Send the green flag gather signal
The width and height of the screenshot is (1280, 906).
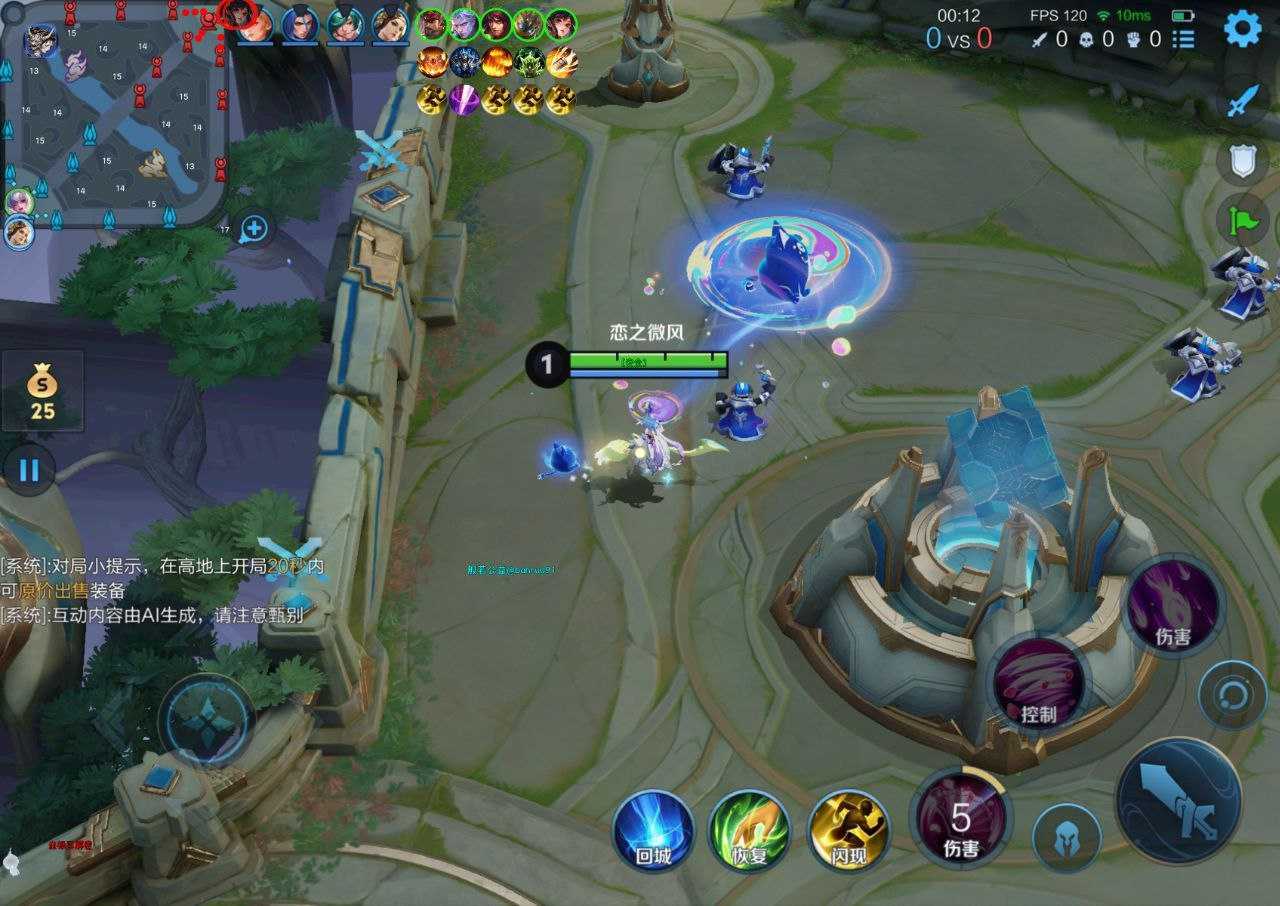pyautogui.click(x=1242, y=219)
